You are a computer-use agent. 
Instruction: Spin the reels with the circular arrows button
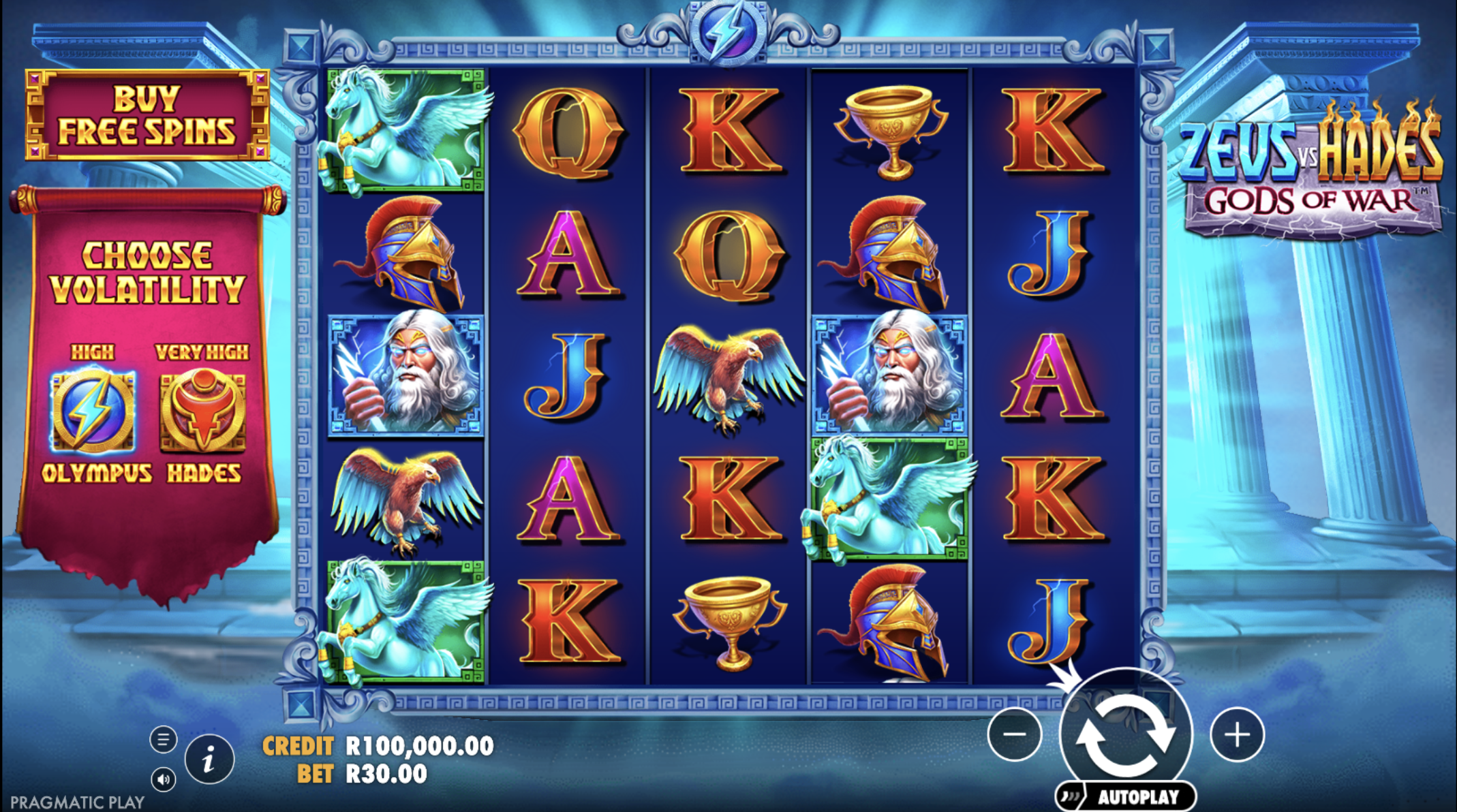tap(1126, 735)
